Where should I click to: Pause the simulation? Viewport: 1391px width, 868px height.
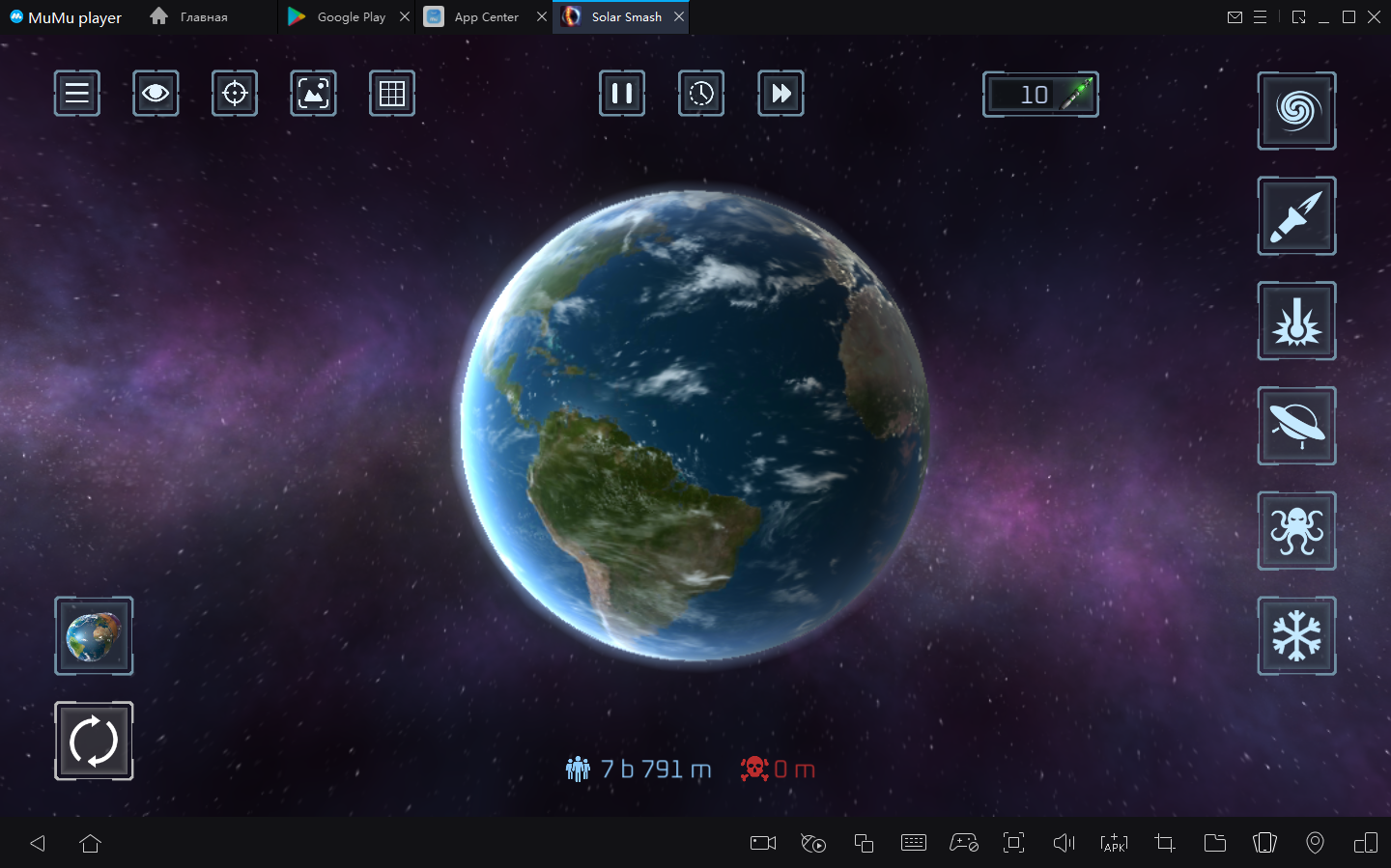click(x=622, y=94)
